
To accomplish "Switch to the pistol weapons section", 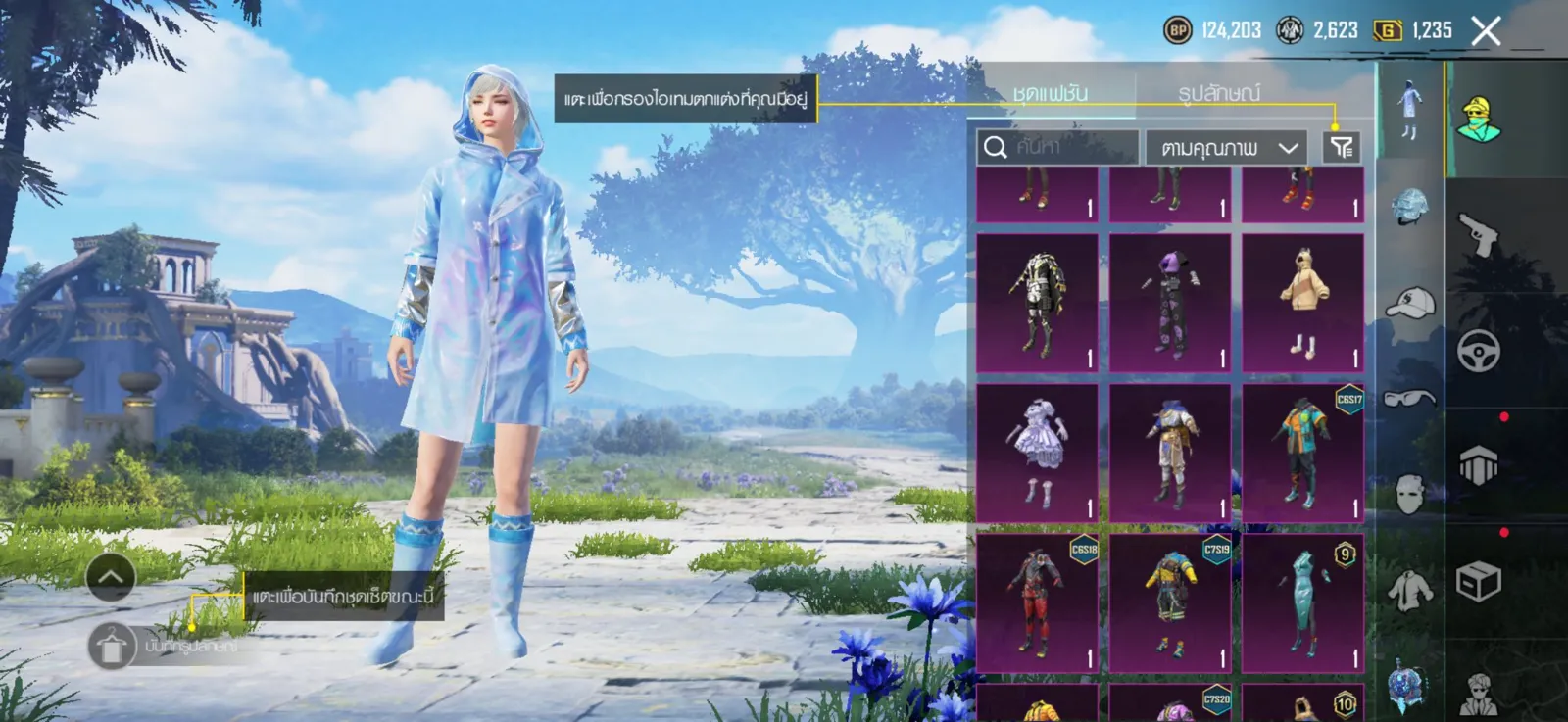I will click(1478, 235).
